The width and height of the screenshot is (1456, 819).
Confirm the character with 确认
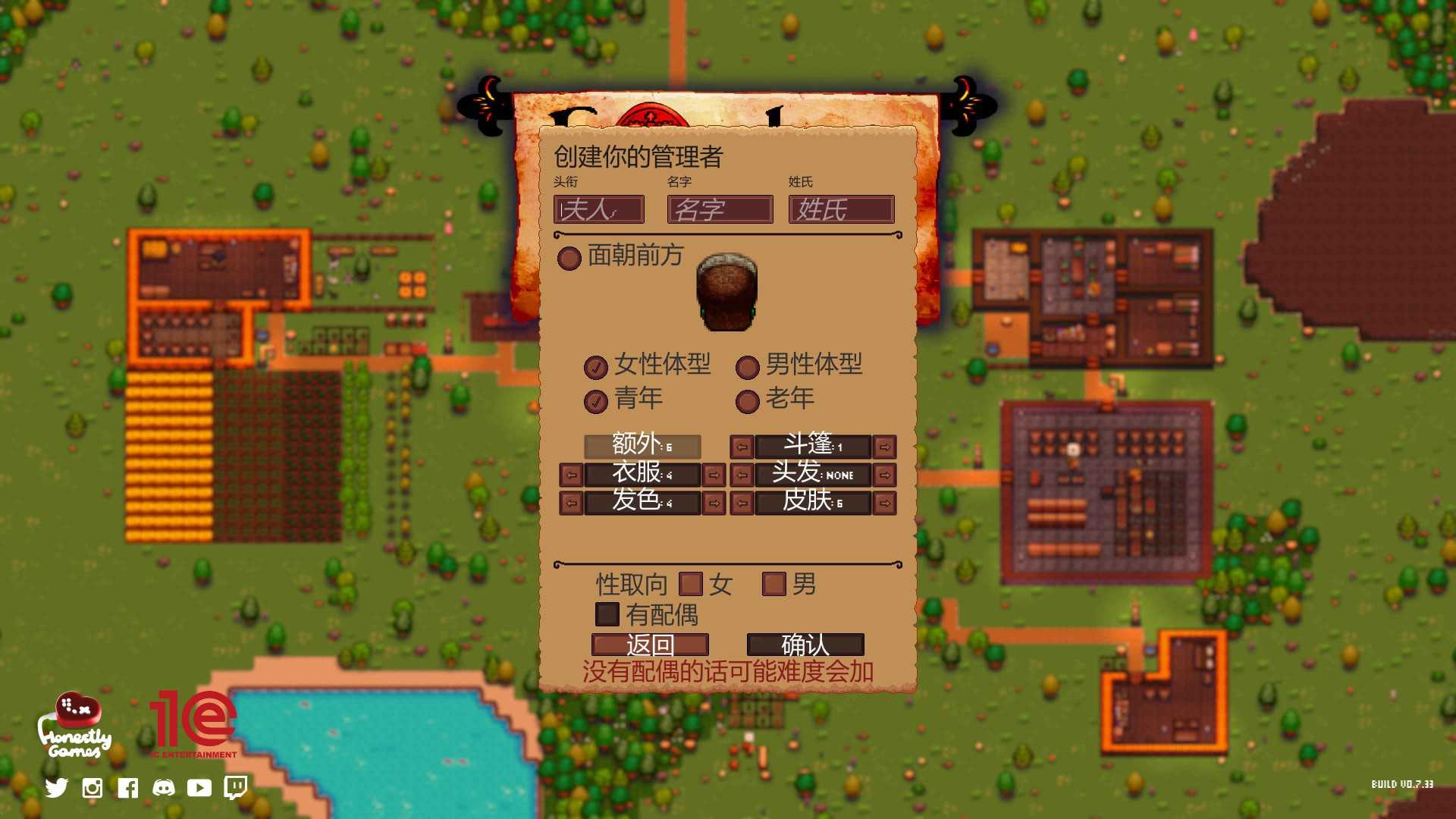coord(805,645)
